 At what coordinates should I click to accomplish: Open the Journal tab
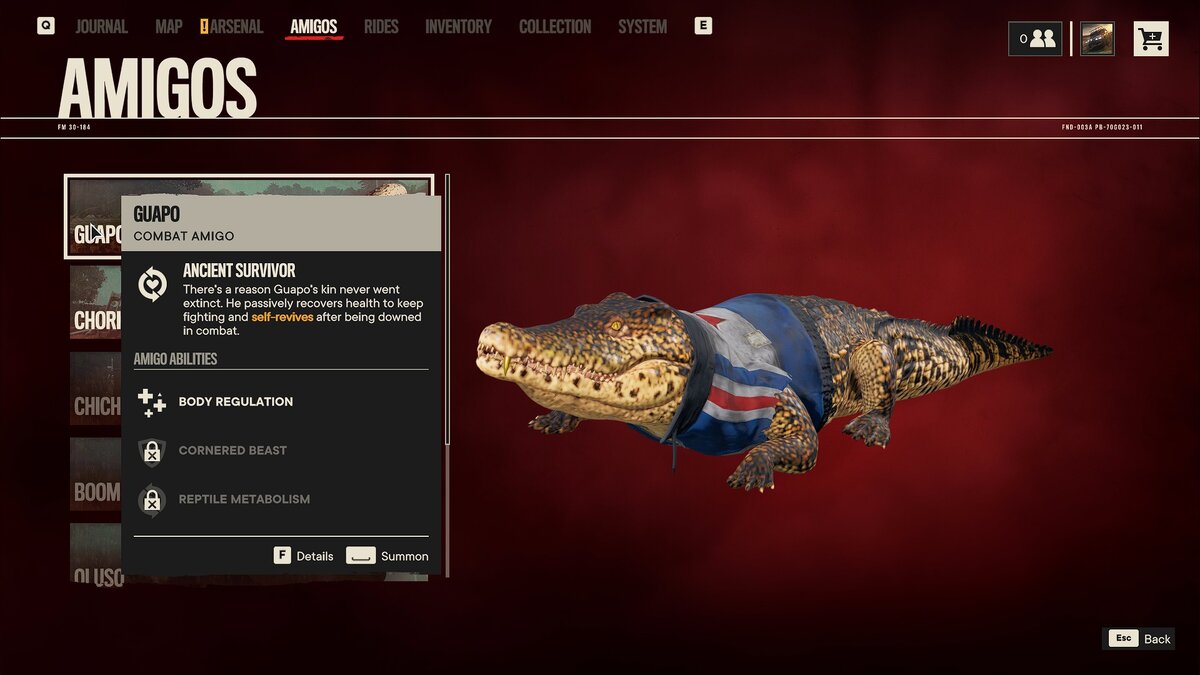[101, 27]
